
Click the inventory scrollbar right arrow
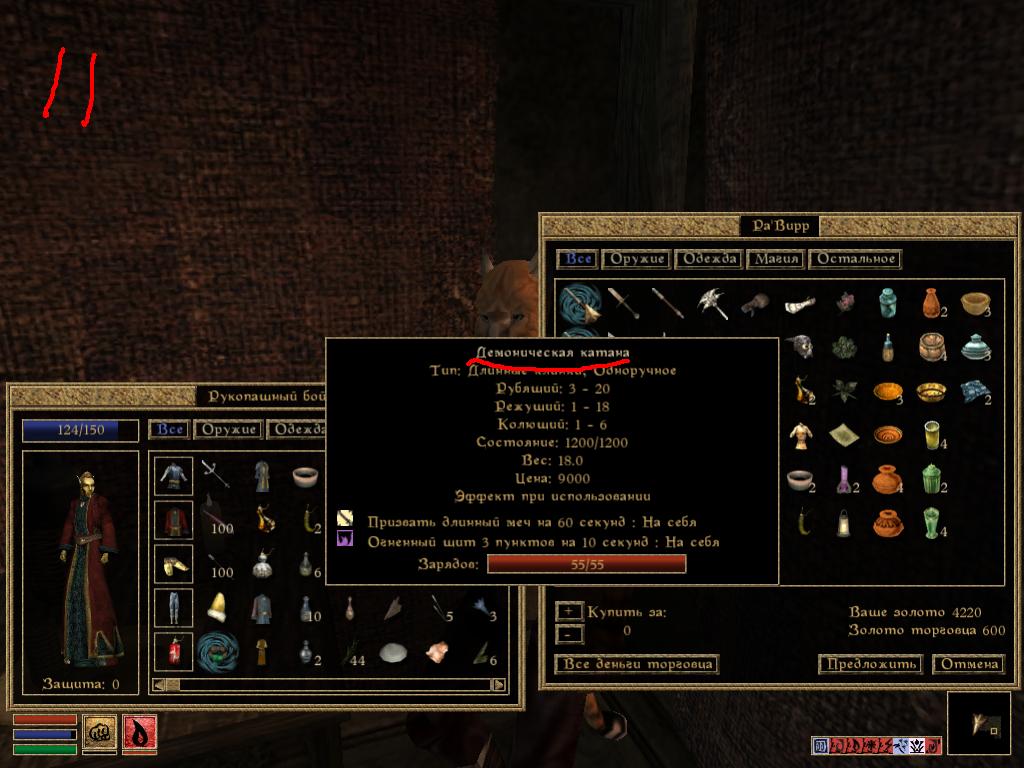(498, 685)
